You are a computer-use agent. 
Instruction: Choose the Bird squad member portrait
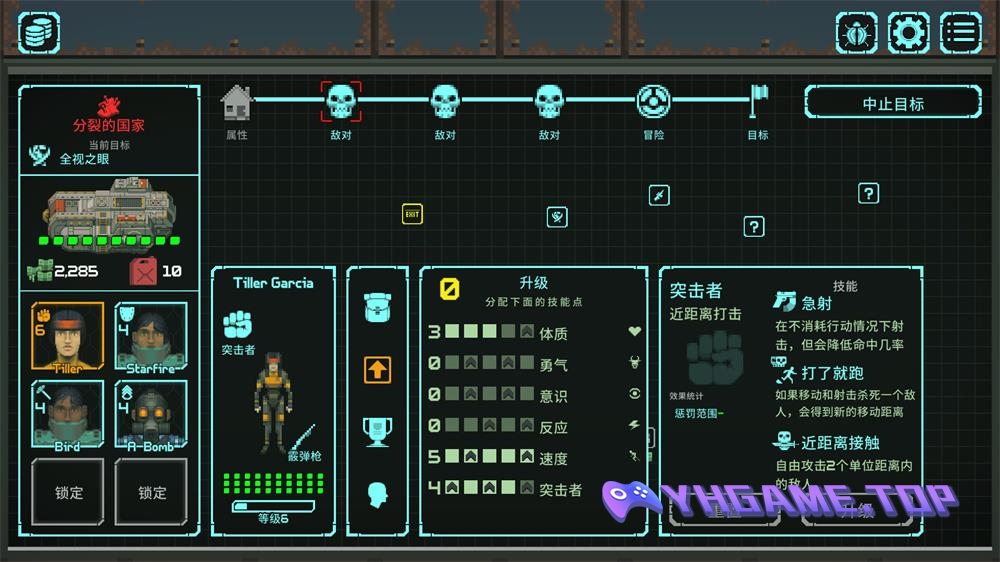tap(67, 413)
